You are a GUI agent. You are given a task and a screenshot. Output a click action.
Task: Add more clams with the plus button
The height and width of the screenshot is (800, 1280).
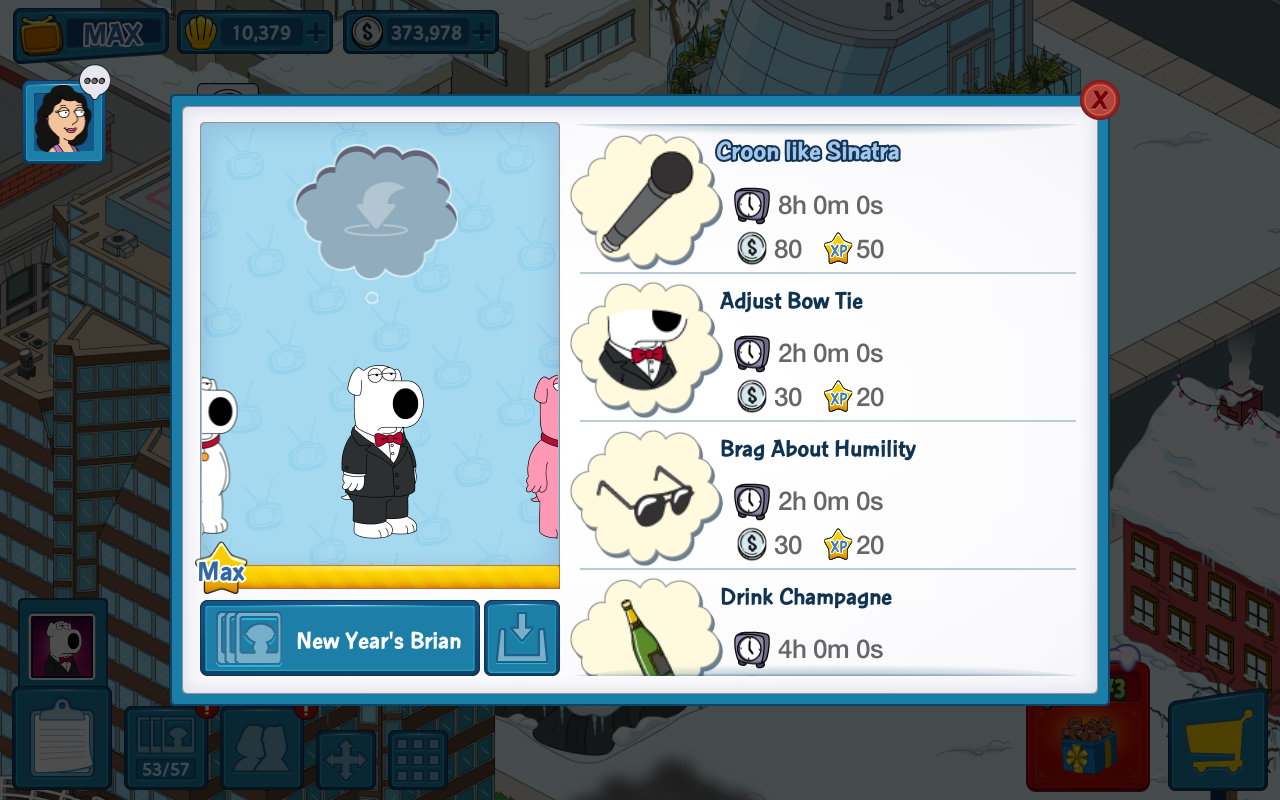click(x=316, y=33)
